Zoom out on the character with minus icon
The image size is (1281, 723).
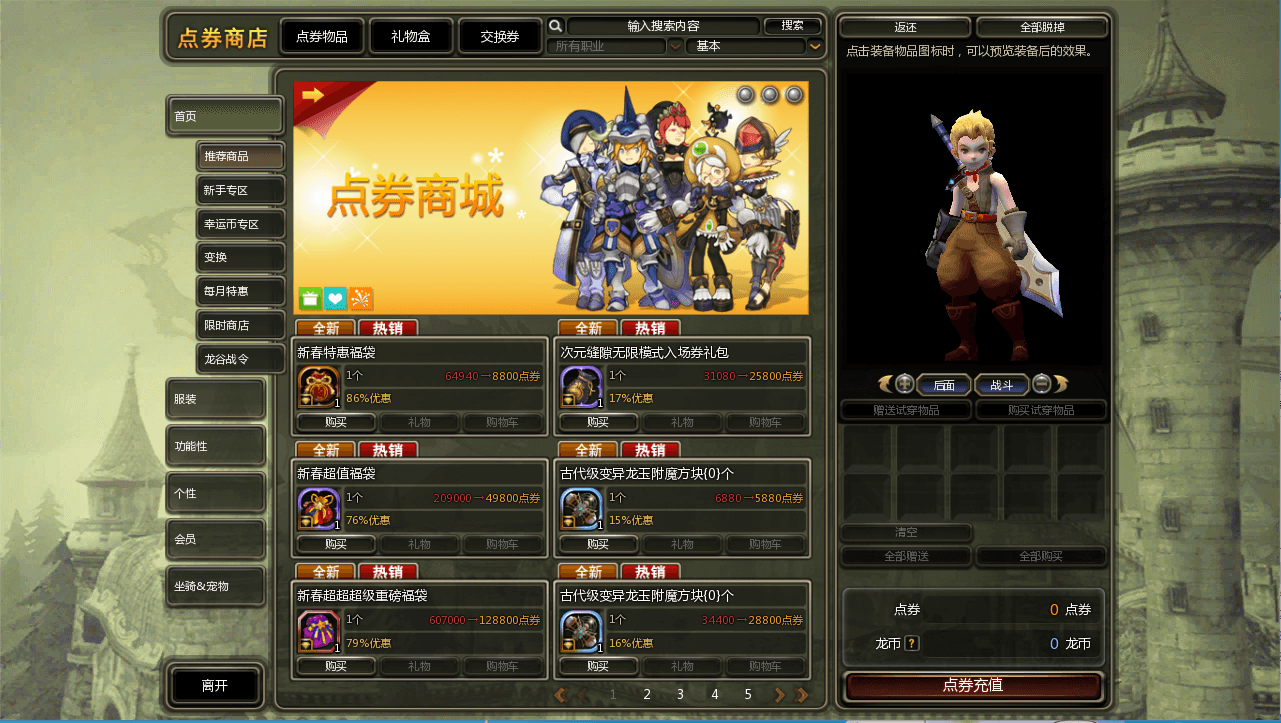(1040, 384)
